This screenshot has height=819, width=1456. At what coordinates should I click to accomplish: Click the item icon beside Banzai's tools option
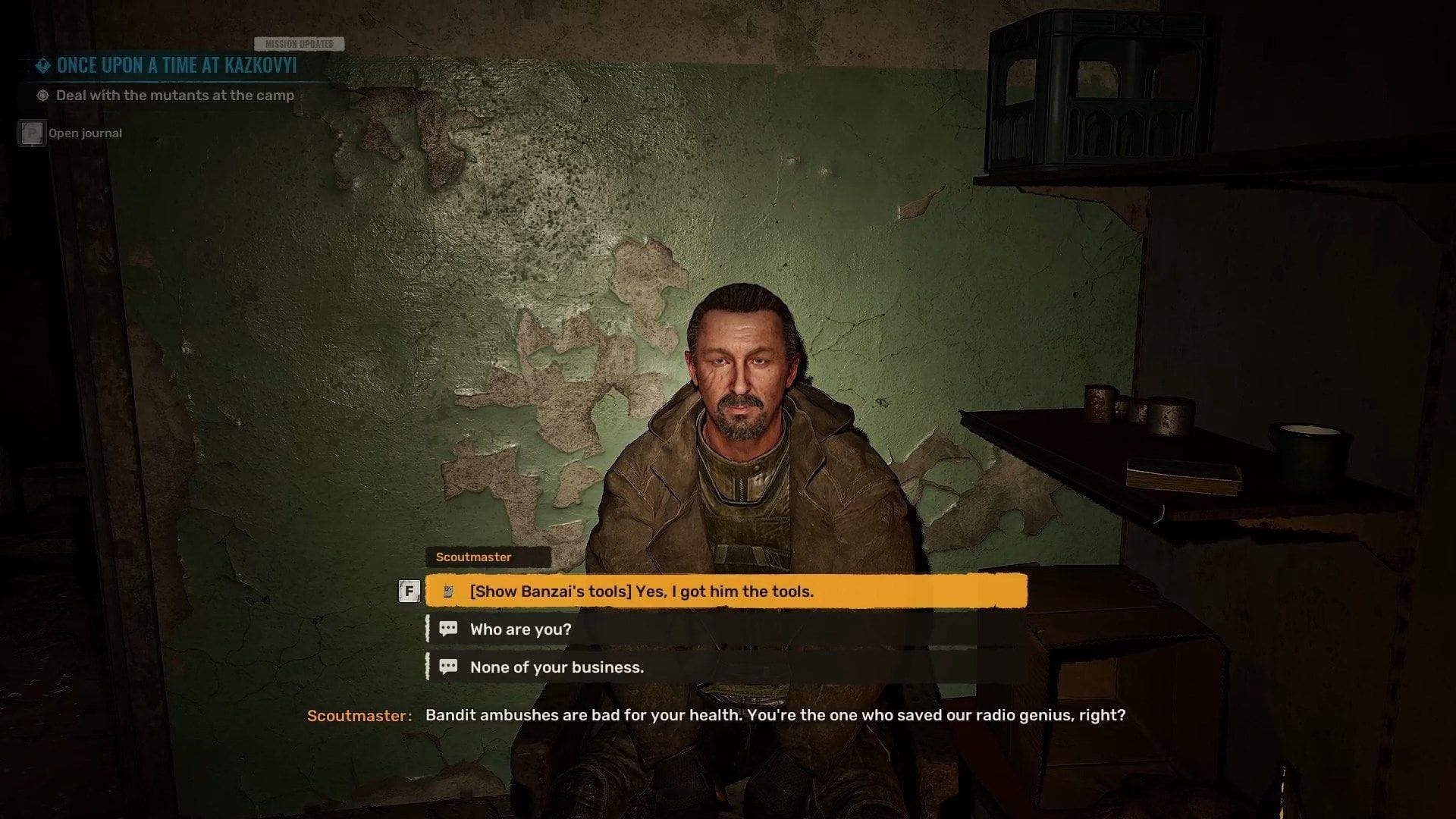click(450, 591)
